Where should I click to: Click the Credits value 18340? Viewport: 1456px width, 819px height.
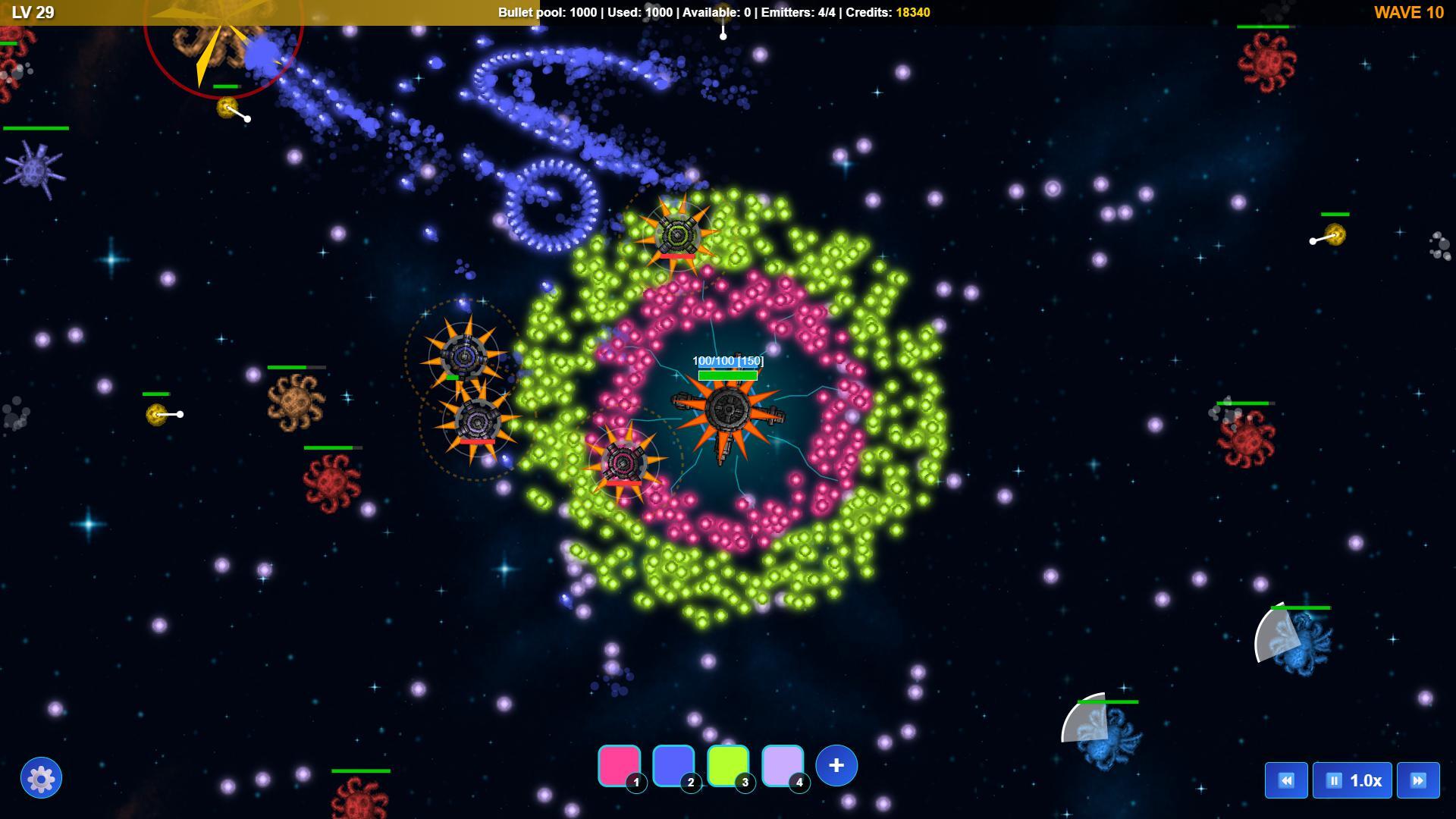pos(912,12)
